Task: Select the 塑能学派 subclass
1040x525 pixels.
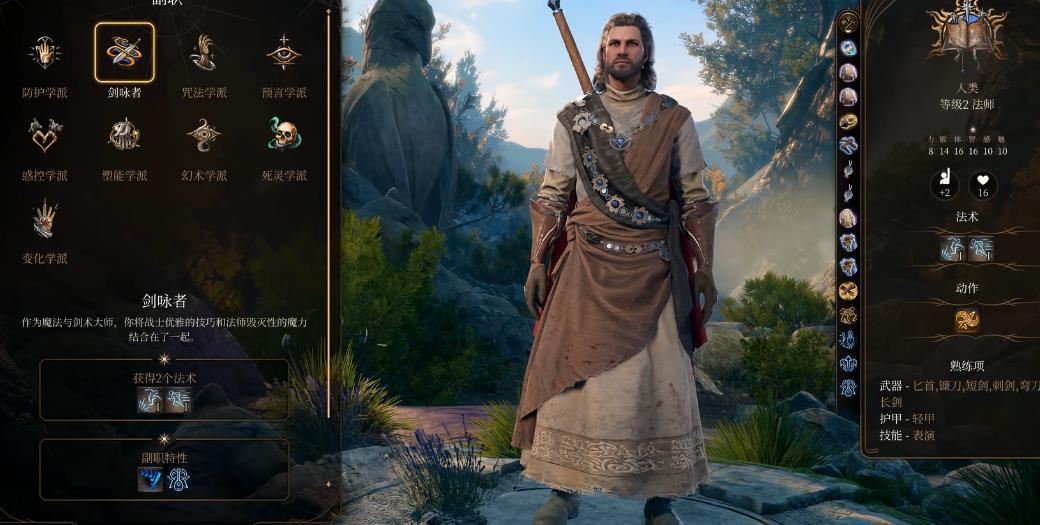Action: [125, 135]
